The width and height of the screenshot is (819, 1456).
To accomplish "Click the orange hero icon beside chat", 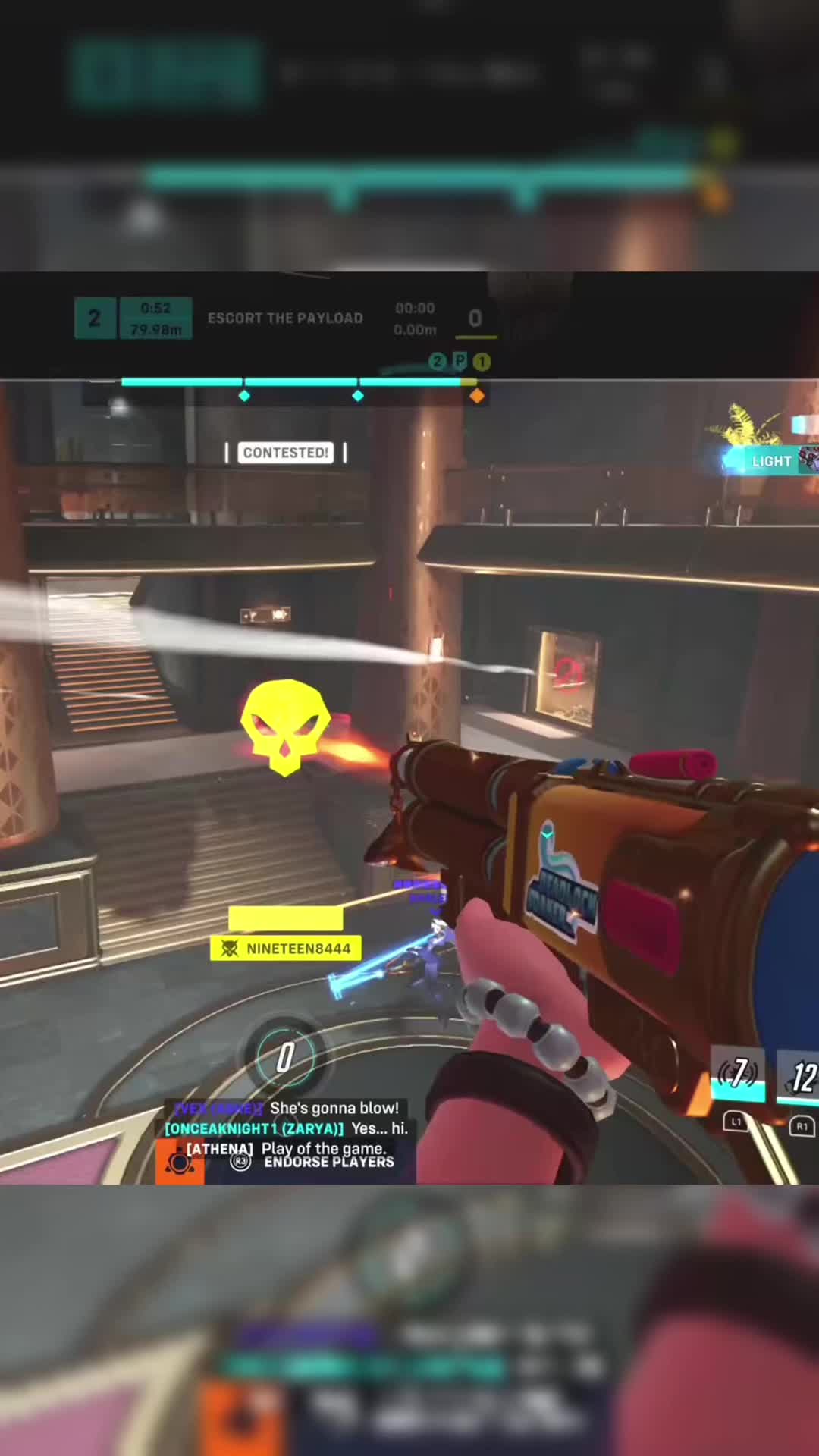I will [180, 1161].
